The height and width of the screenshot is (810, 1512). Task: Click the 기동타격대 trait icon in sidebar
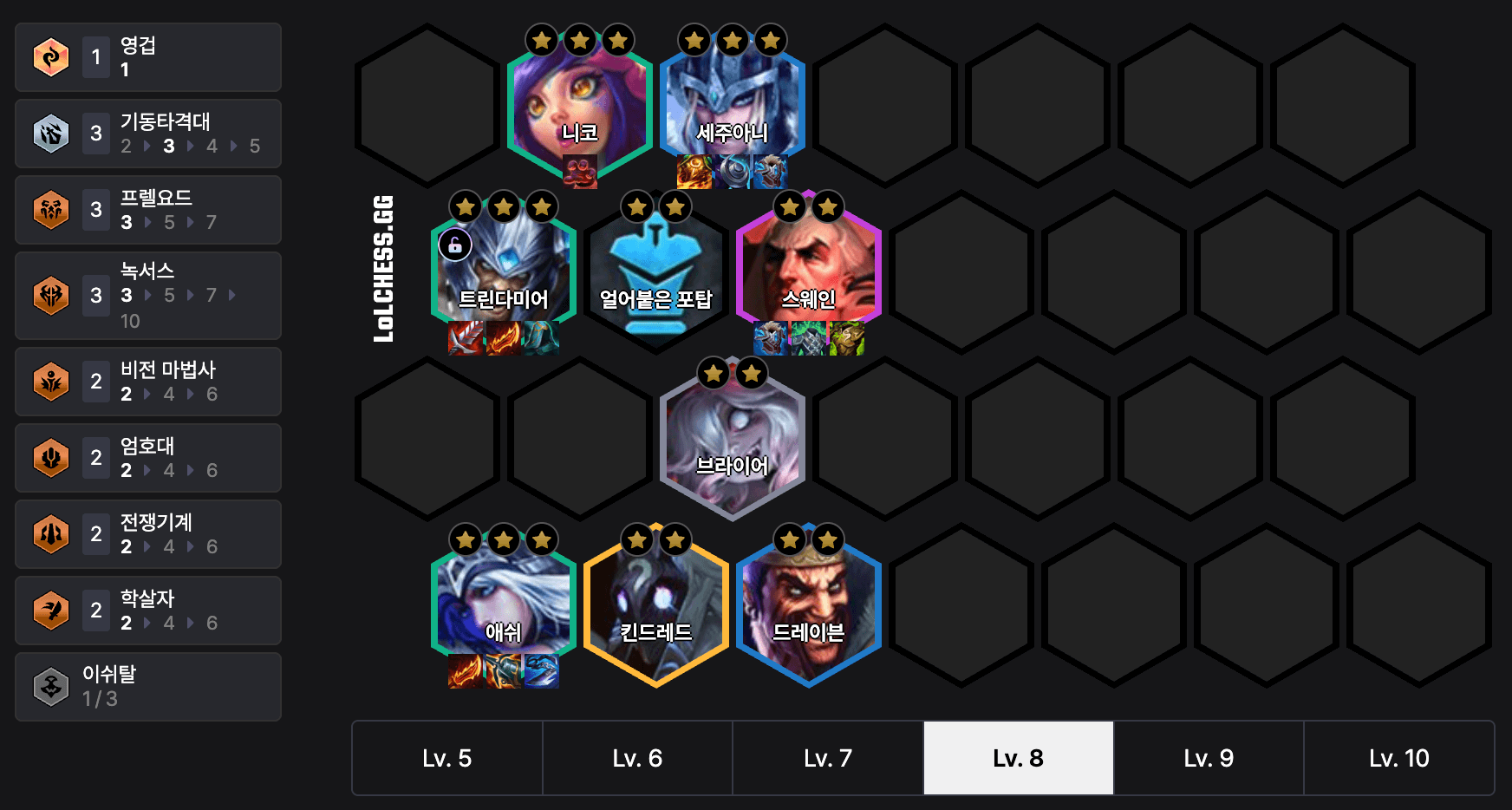coord(50,134)
